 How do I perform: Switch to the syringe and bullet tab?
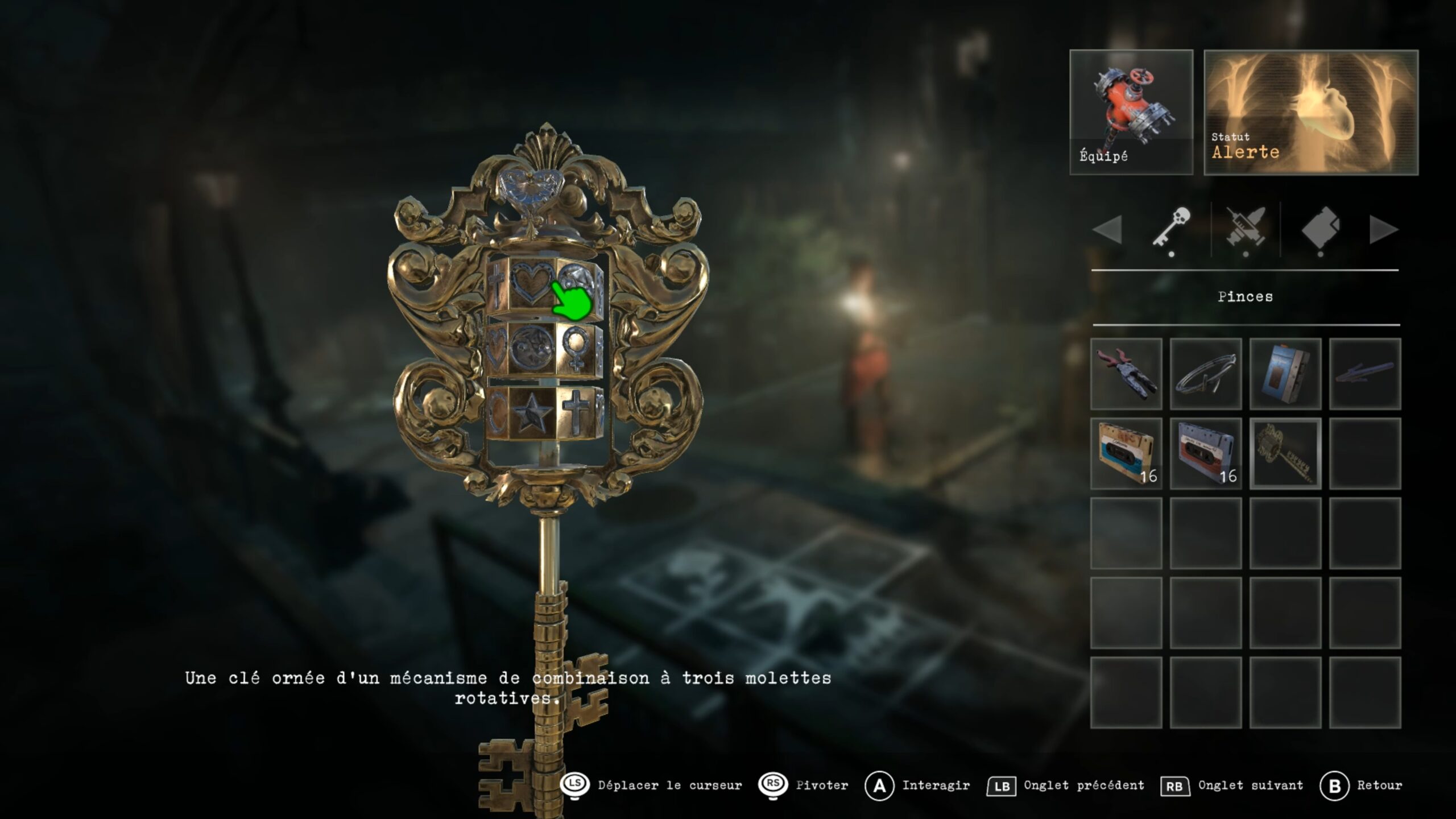[1246, 229]
